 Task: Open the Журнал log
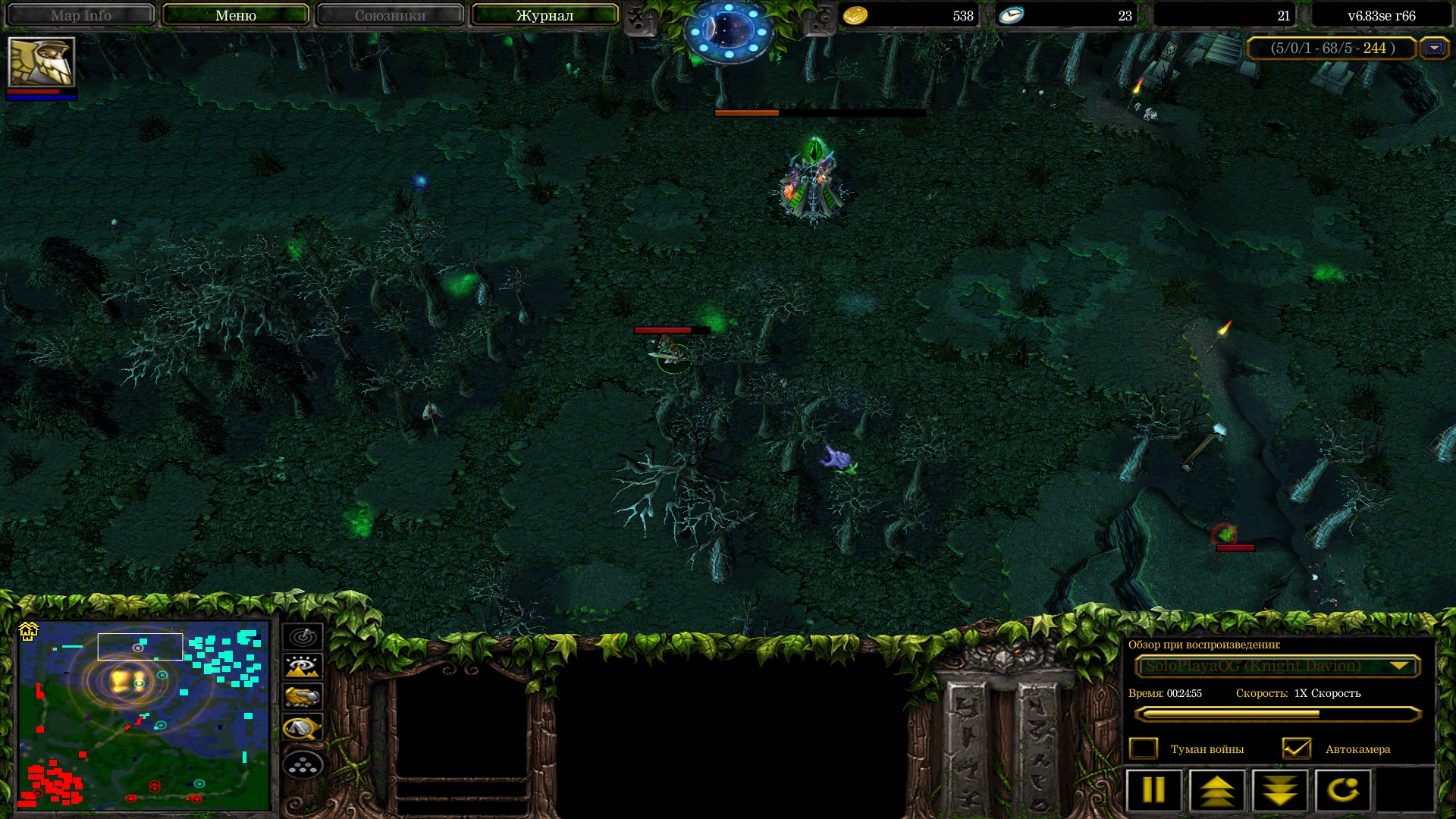pos(544,15)
